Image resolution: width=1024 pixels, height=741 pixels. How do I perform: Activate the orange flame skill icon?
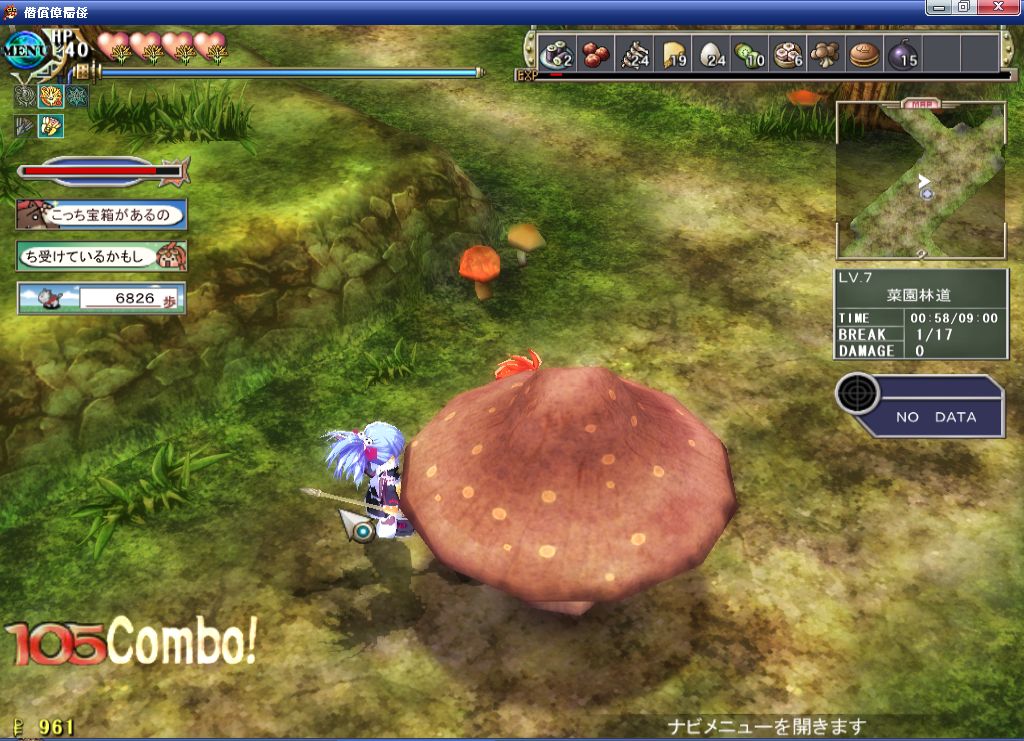point(51,97)
